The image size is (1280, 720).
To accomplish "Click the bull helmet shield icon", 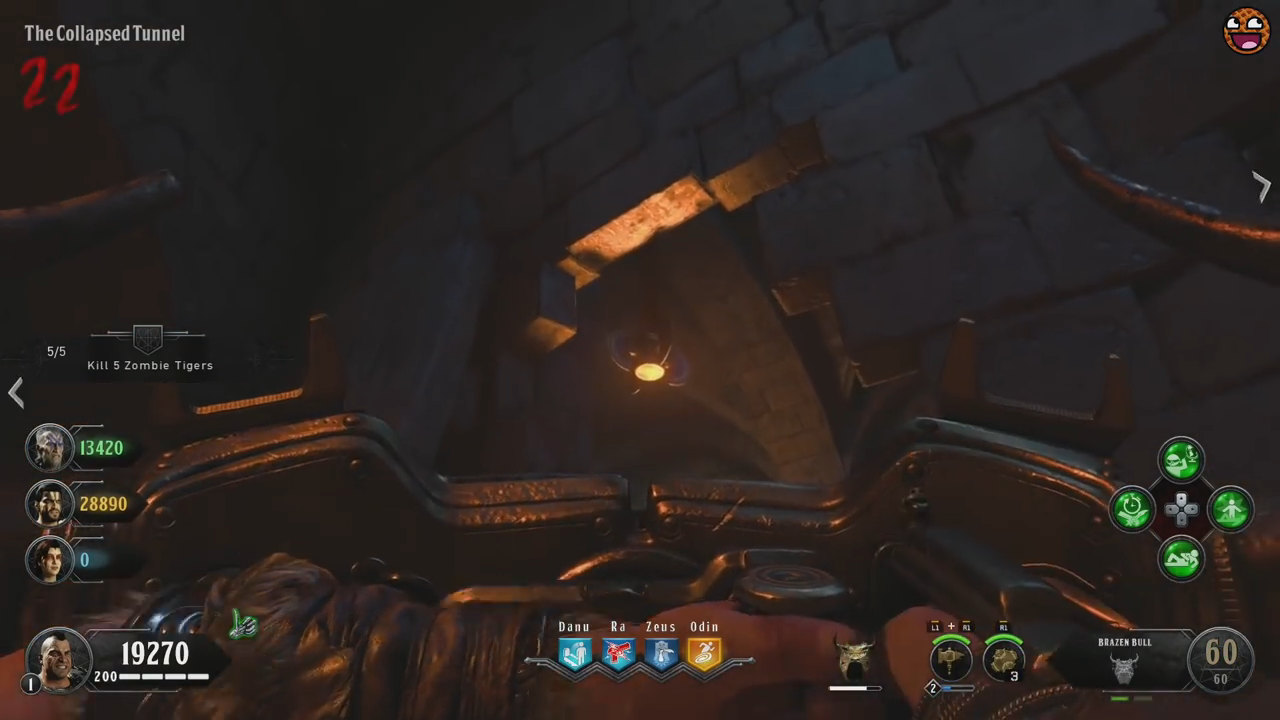I will point(854,659).
